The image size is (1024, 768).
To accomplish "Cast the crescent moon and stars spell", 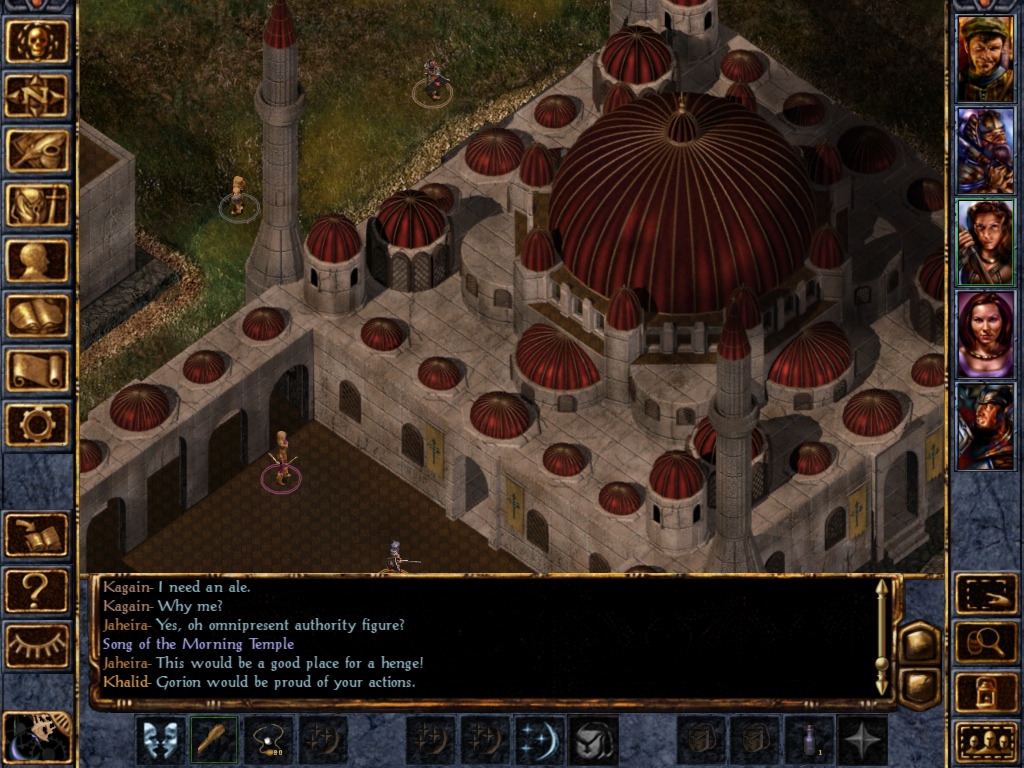I will [539, 741].
